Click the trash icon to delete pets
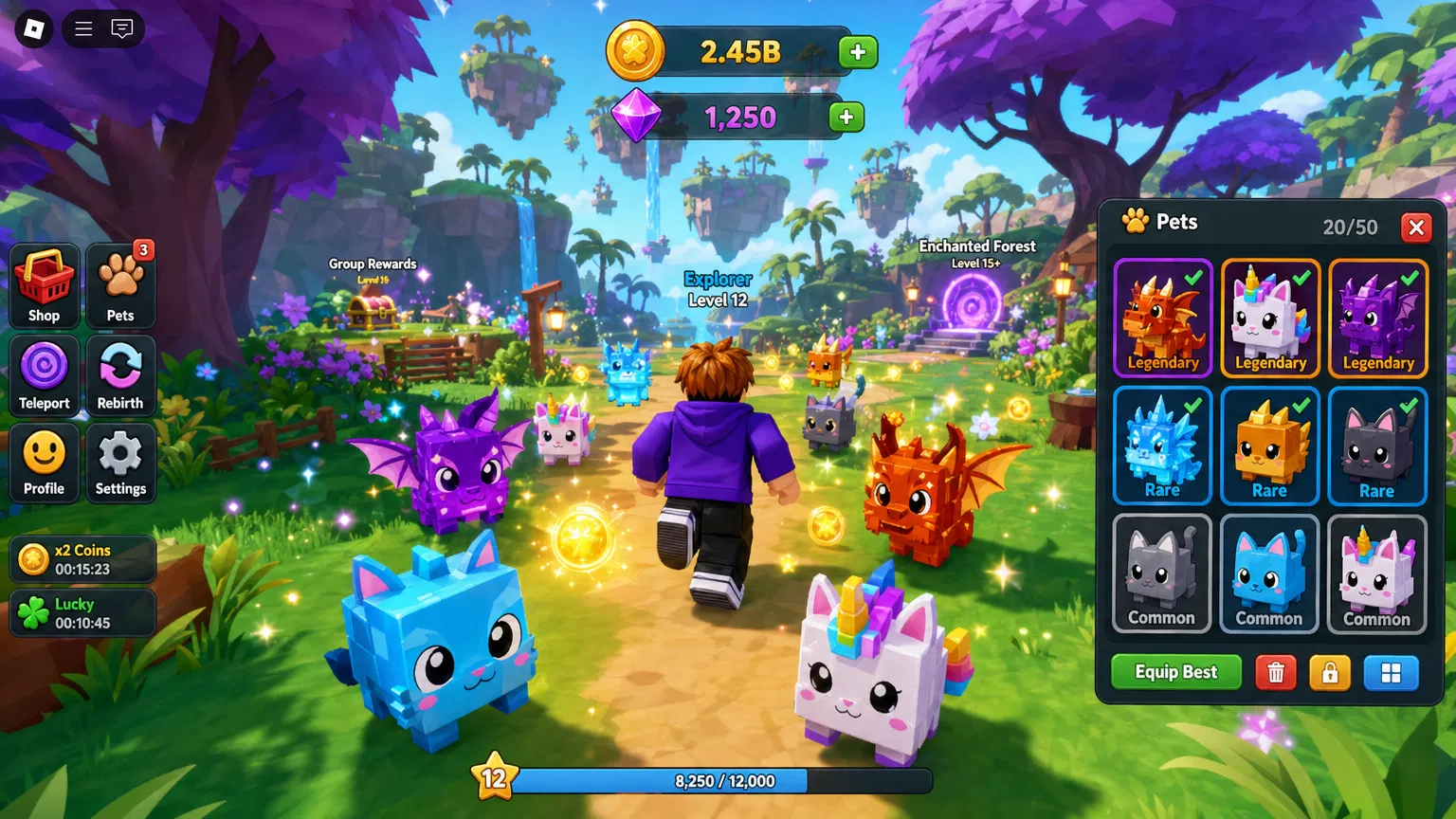 pyautogui.click(x=1276, y=672)
